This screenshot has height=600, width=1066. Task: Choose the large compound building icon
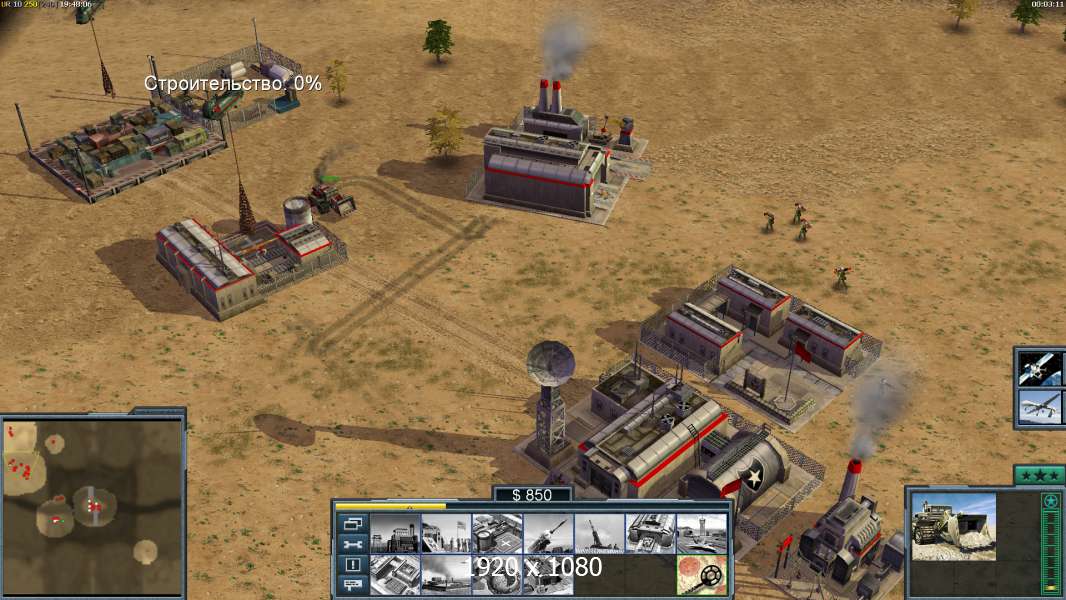[x=395, y=575]
